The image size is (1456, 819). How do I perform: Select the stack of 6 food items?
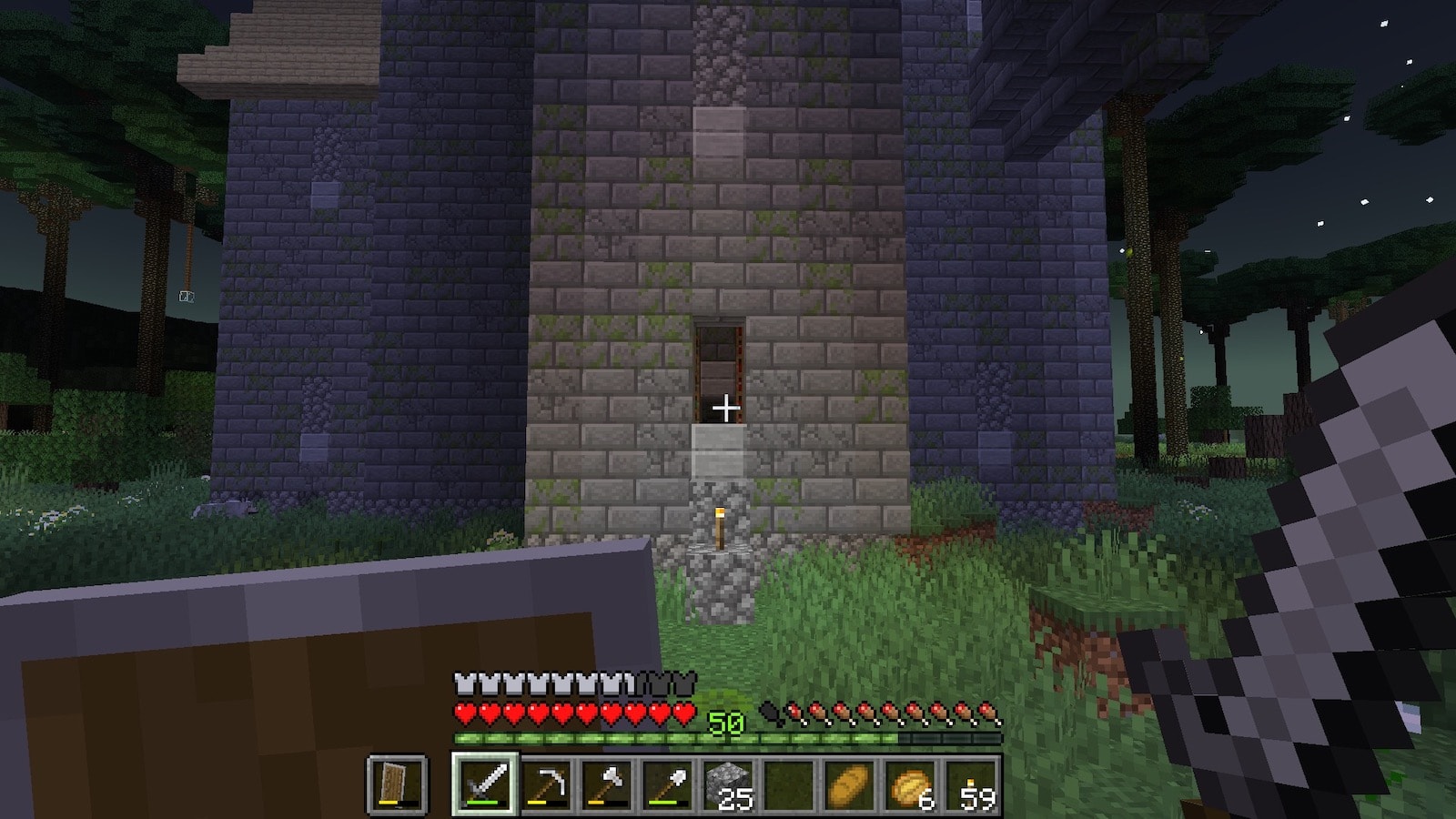(912, 784)
